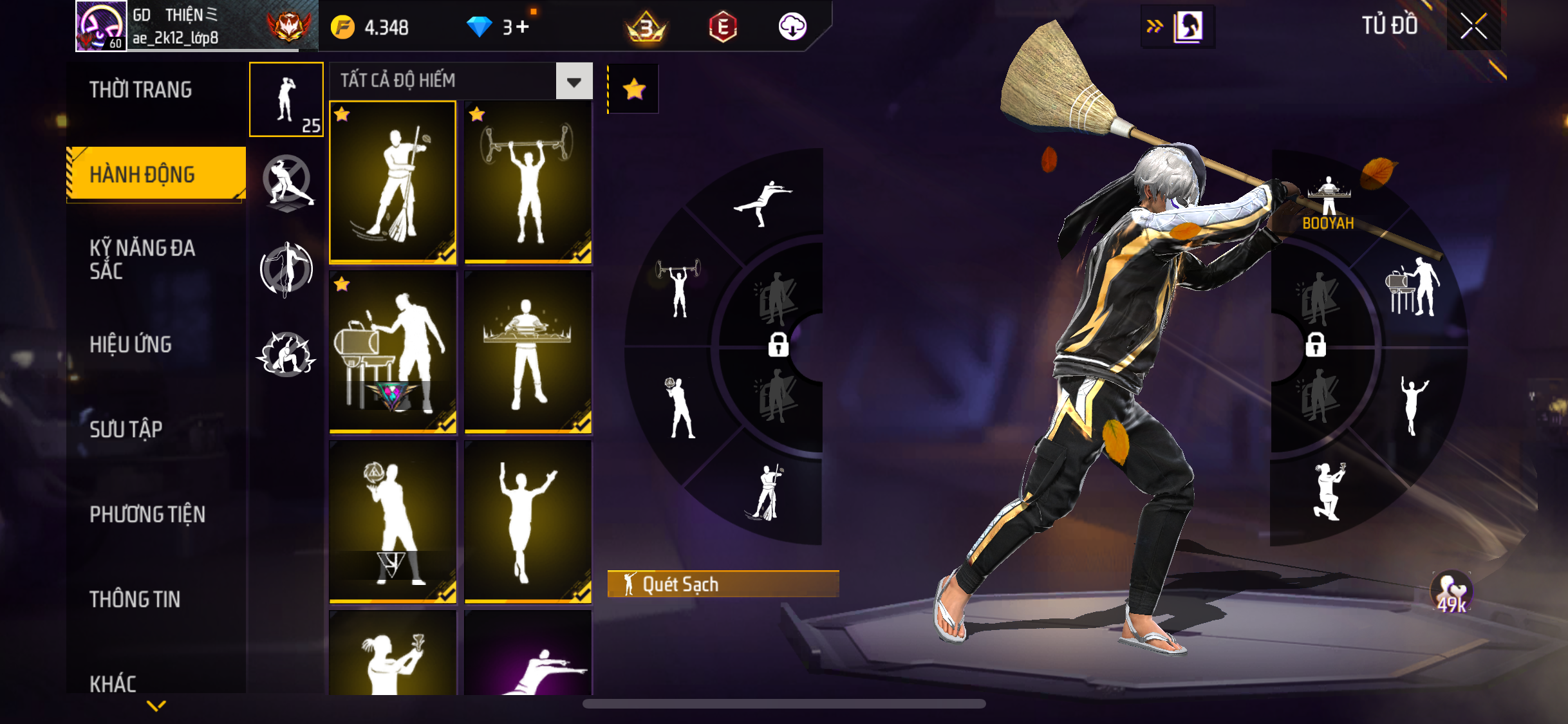The height and width of the screenshot is (724, 1568).
Task: Add diamonds with the plus button
Action: 523,27
